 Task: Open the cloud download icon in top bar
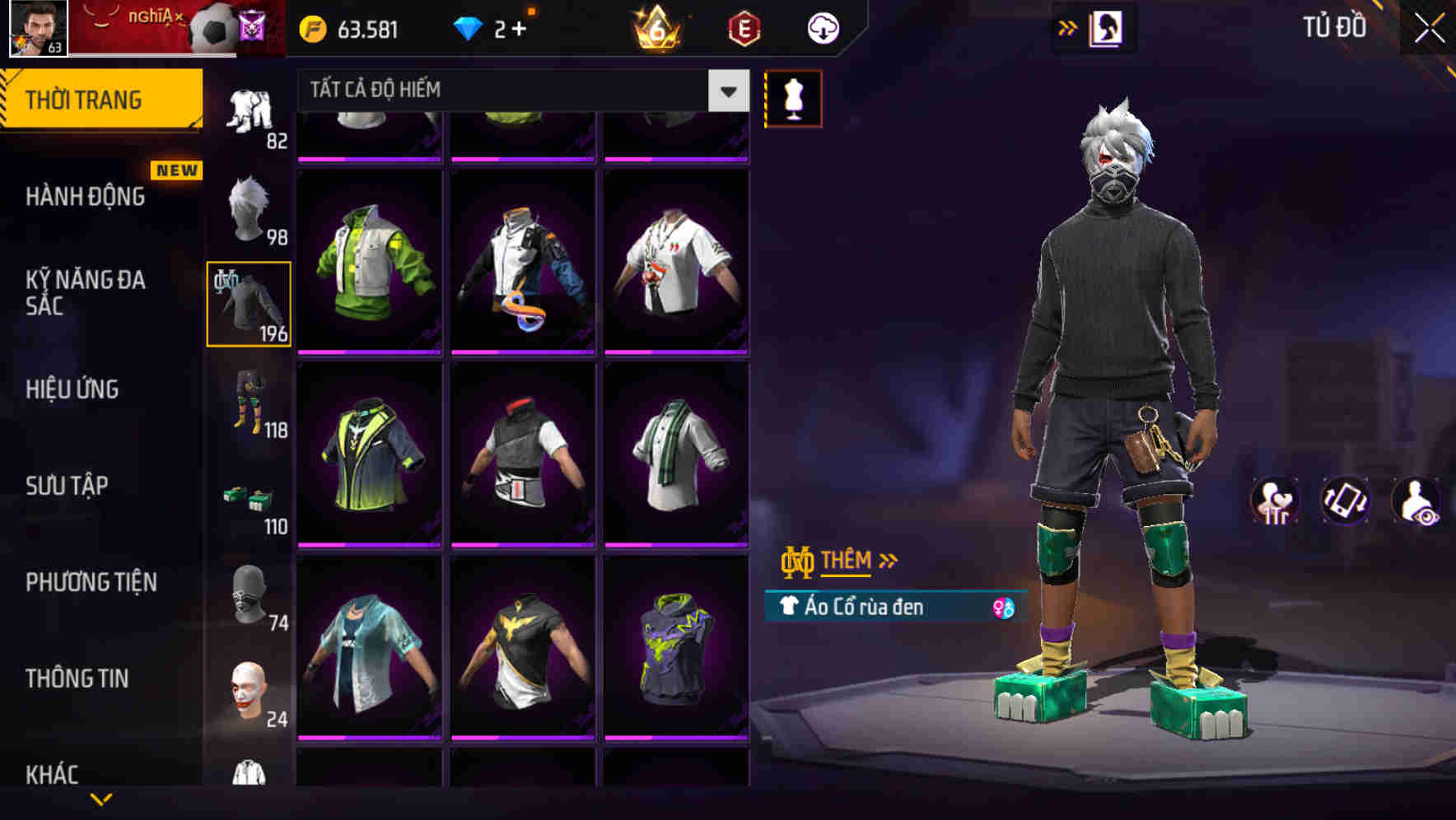tap(822, 27)
